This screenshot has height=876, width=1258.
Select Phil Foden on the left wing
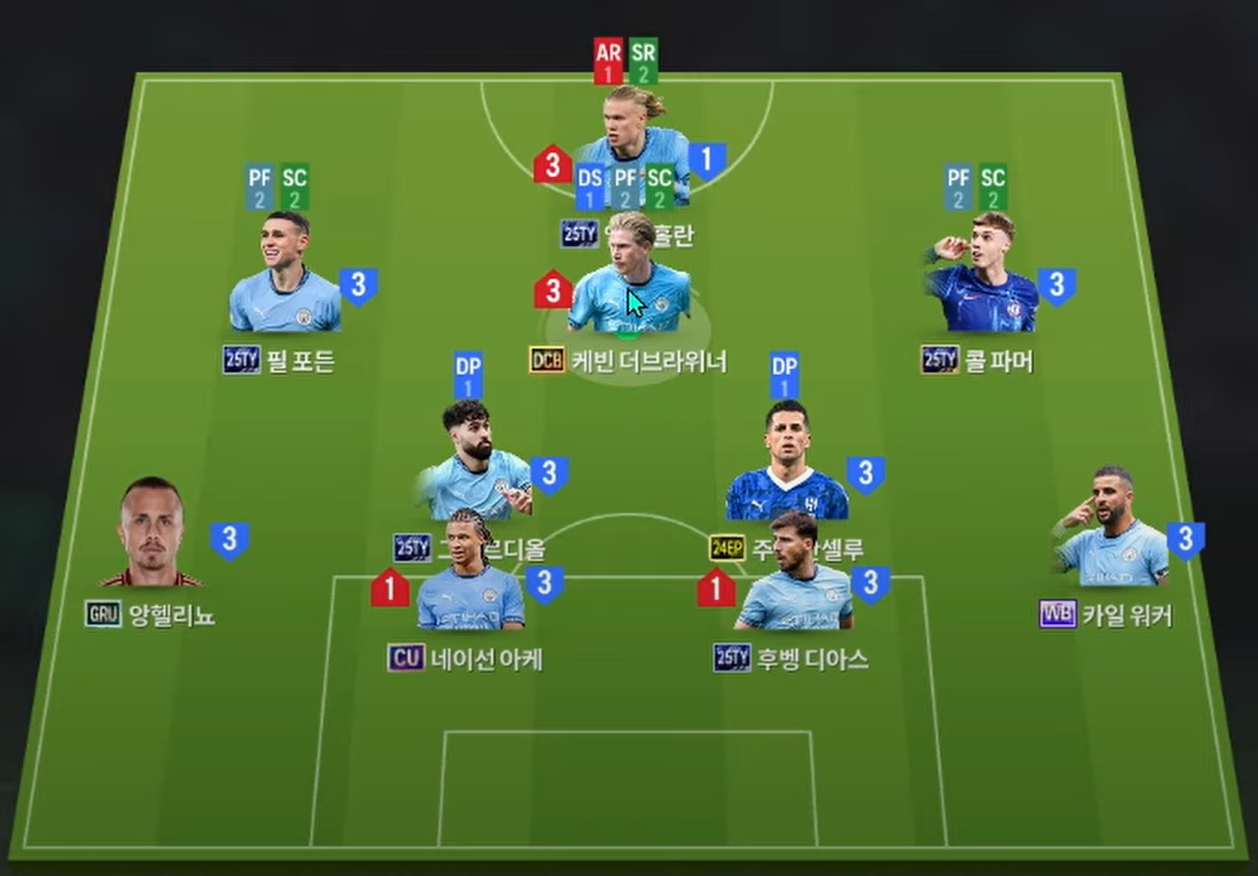pyautogui.click(x=285, y=275)
